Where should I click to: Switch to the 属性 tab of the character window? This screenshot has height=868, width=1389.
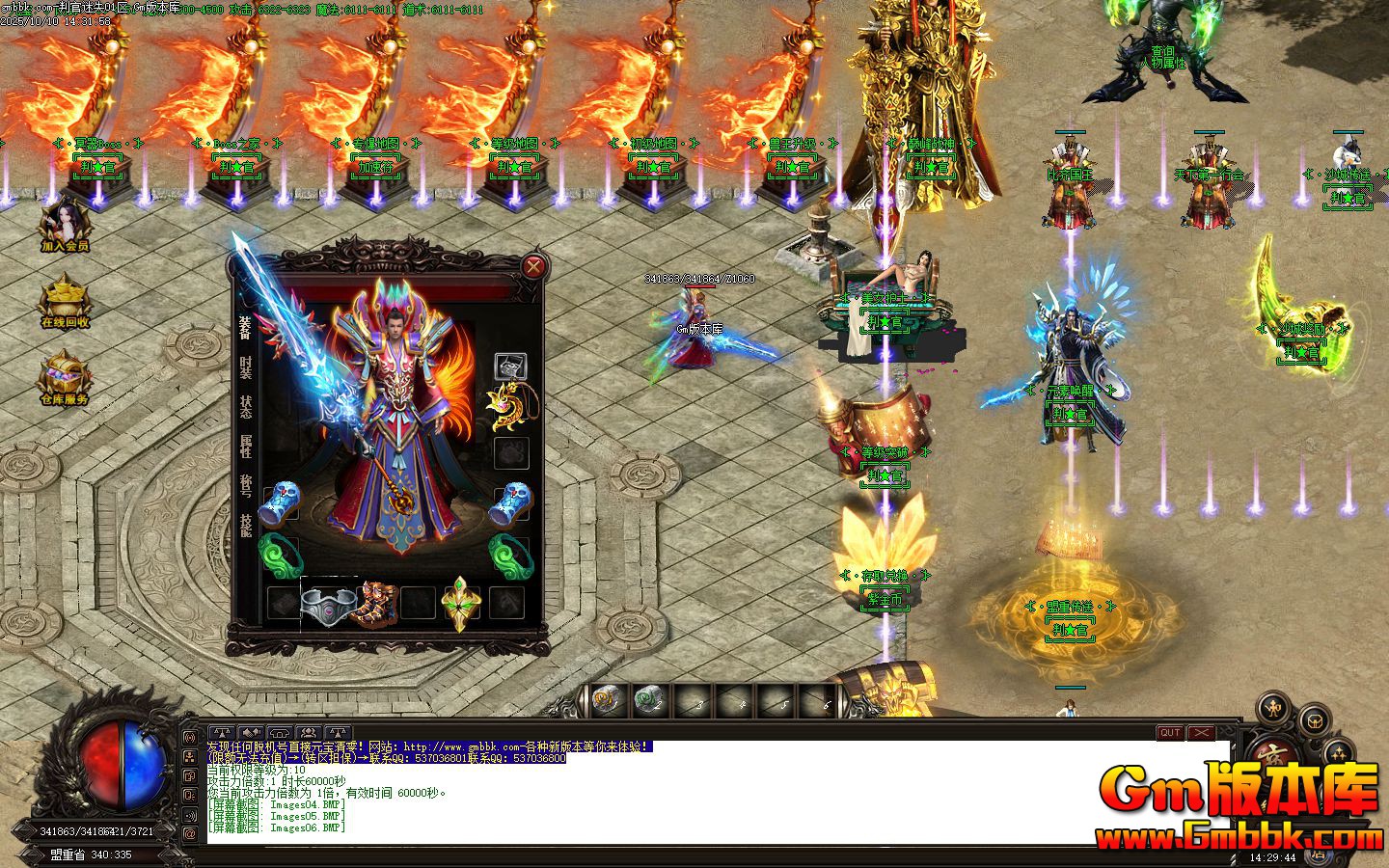point(243,444)
